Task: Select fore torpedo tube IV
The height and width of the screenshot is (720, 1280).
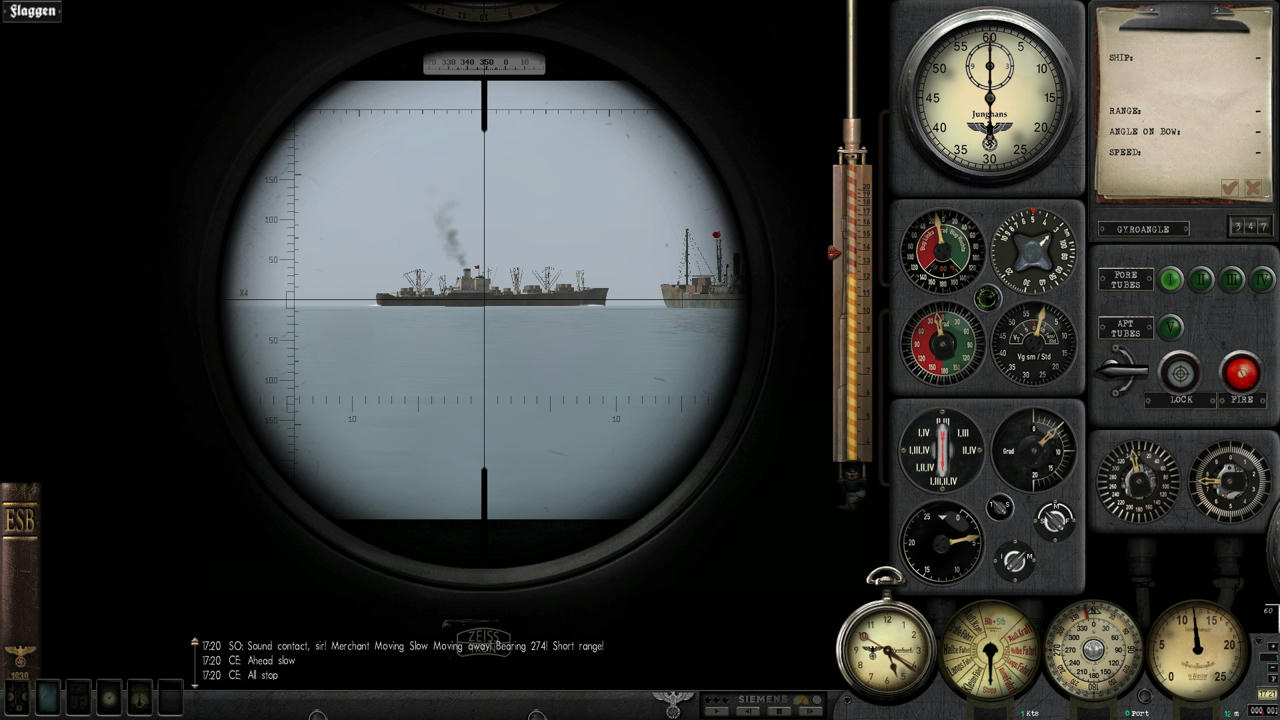Action: [x=1262, y=279]
